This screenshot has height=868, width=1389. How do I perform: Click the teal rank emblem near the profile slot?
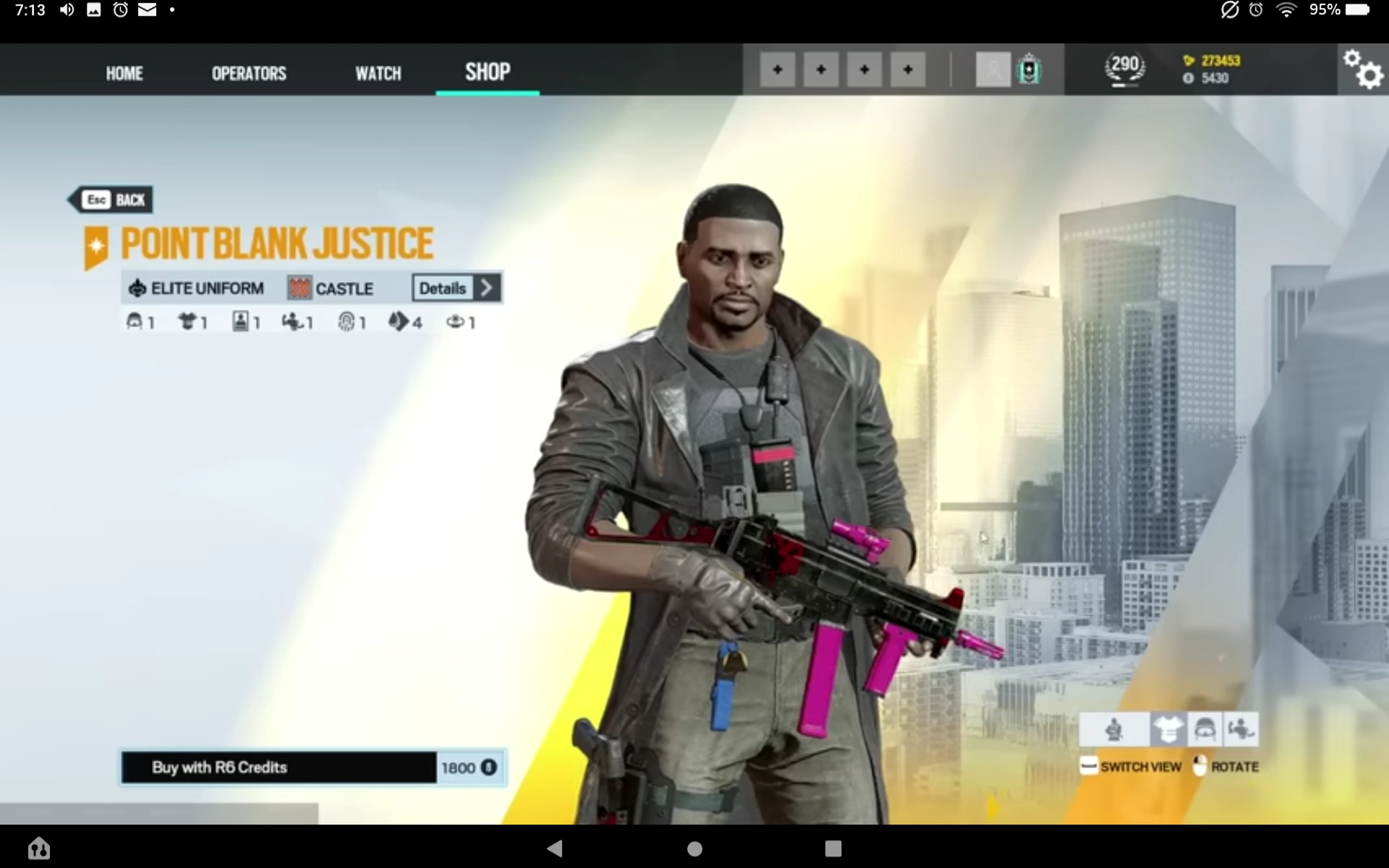[x=1029, y=69]
